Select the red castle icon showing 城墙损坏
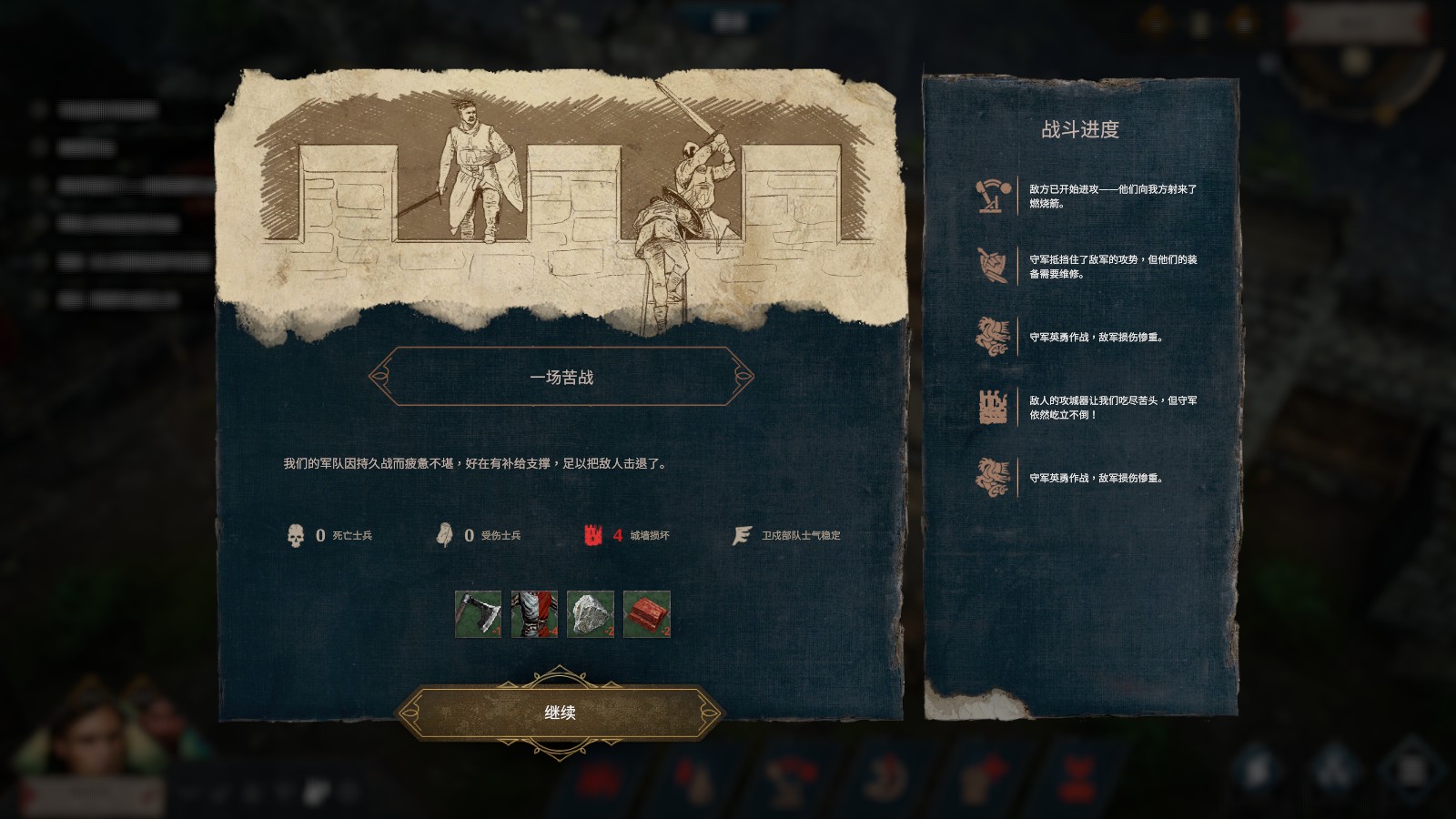The image size is (1456, 819). [x=593, y=537]
